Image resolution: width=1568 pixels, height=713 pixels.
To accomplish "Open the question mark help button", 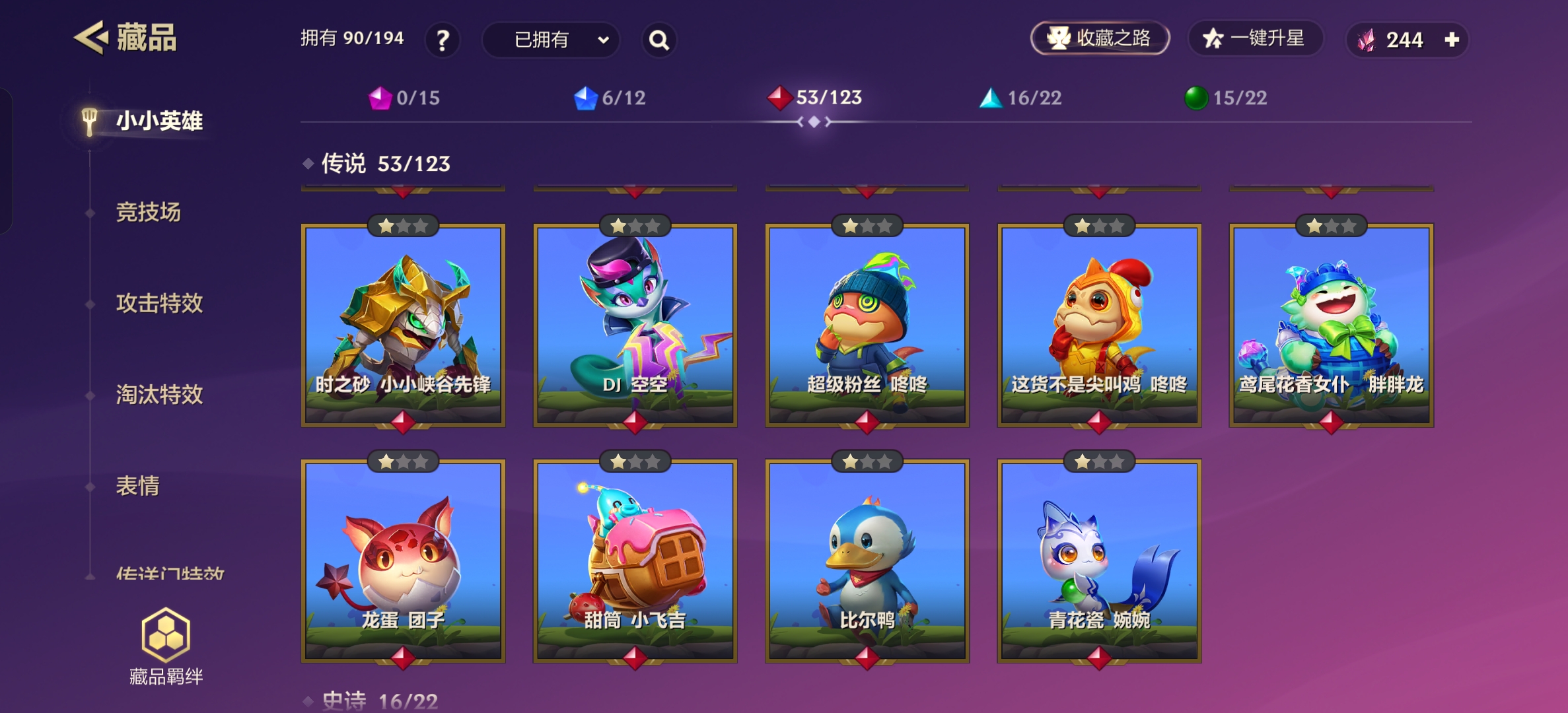I will click(x=443, y=40).
